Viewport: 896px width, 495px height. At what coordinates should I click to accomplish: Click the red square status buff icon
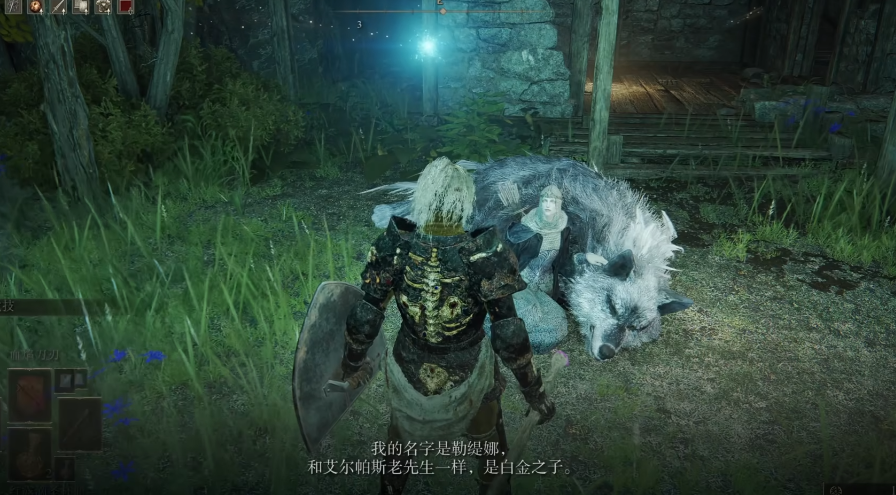(x=126, y=6)
